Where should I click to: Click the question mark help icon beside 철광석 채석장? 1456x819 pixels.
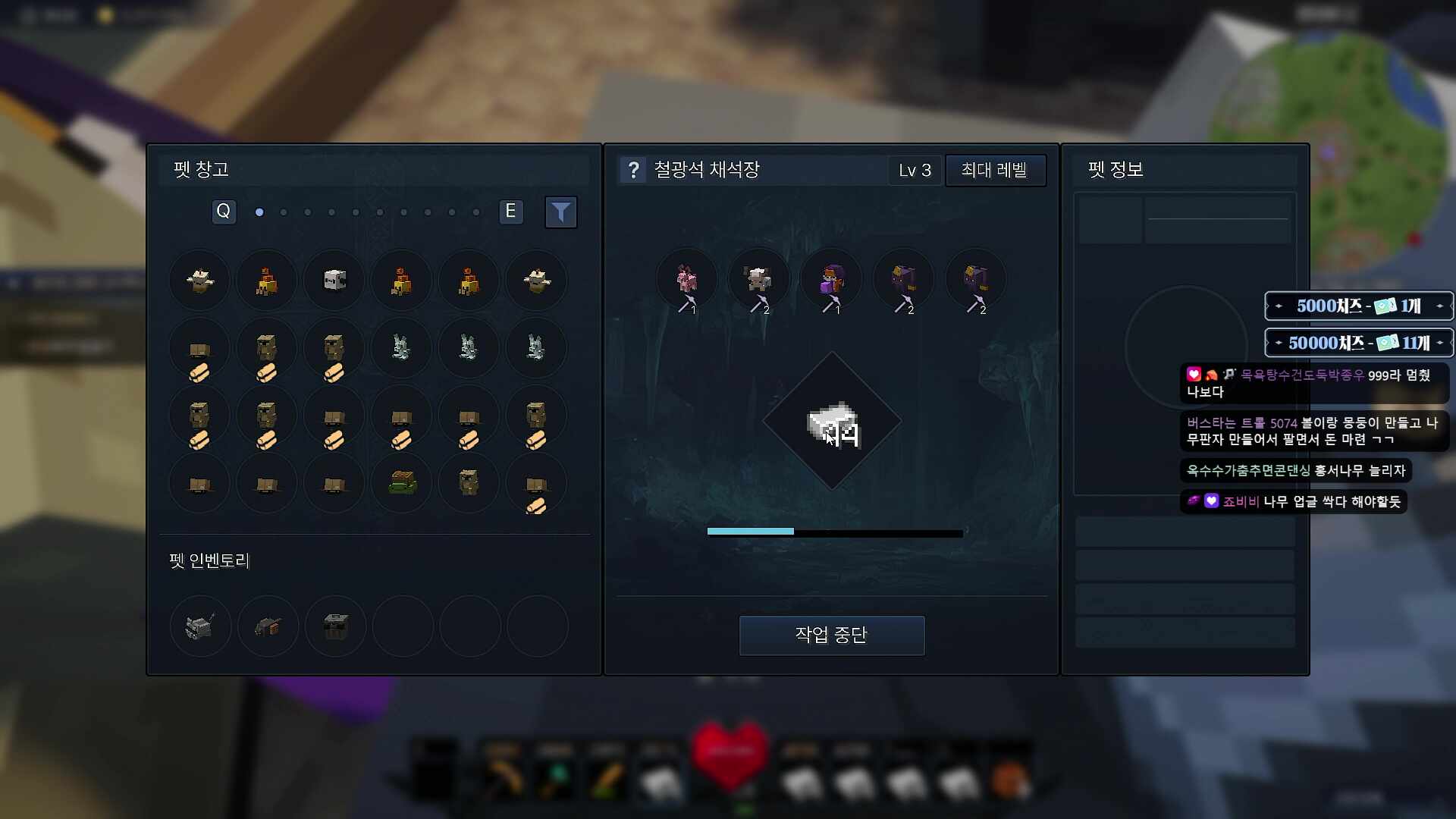pyautogui.click(x=634, y=170)
